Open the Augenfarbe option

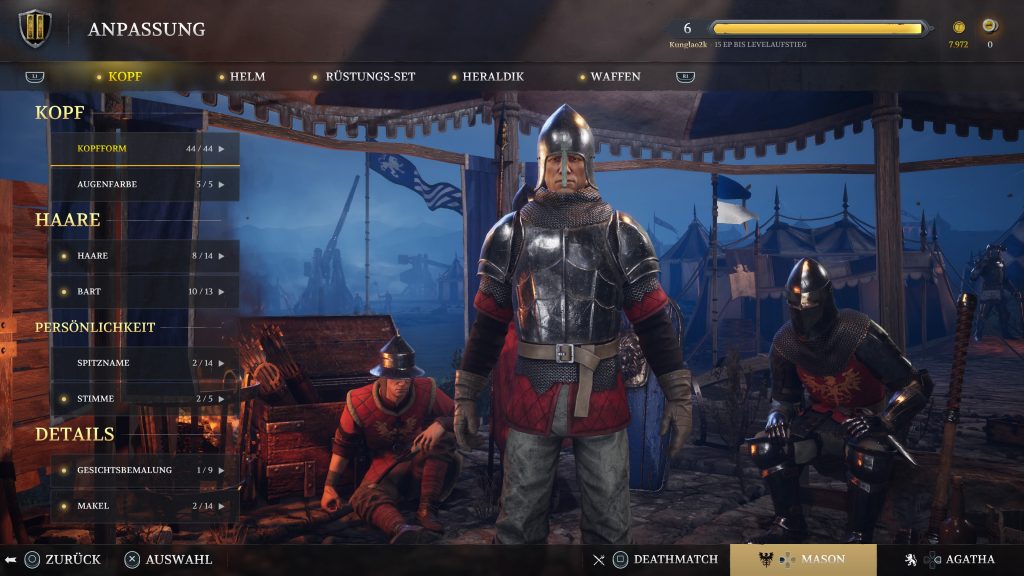point(145,185)
